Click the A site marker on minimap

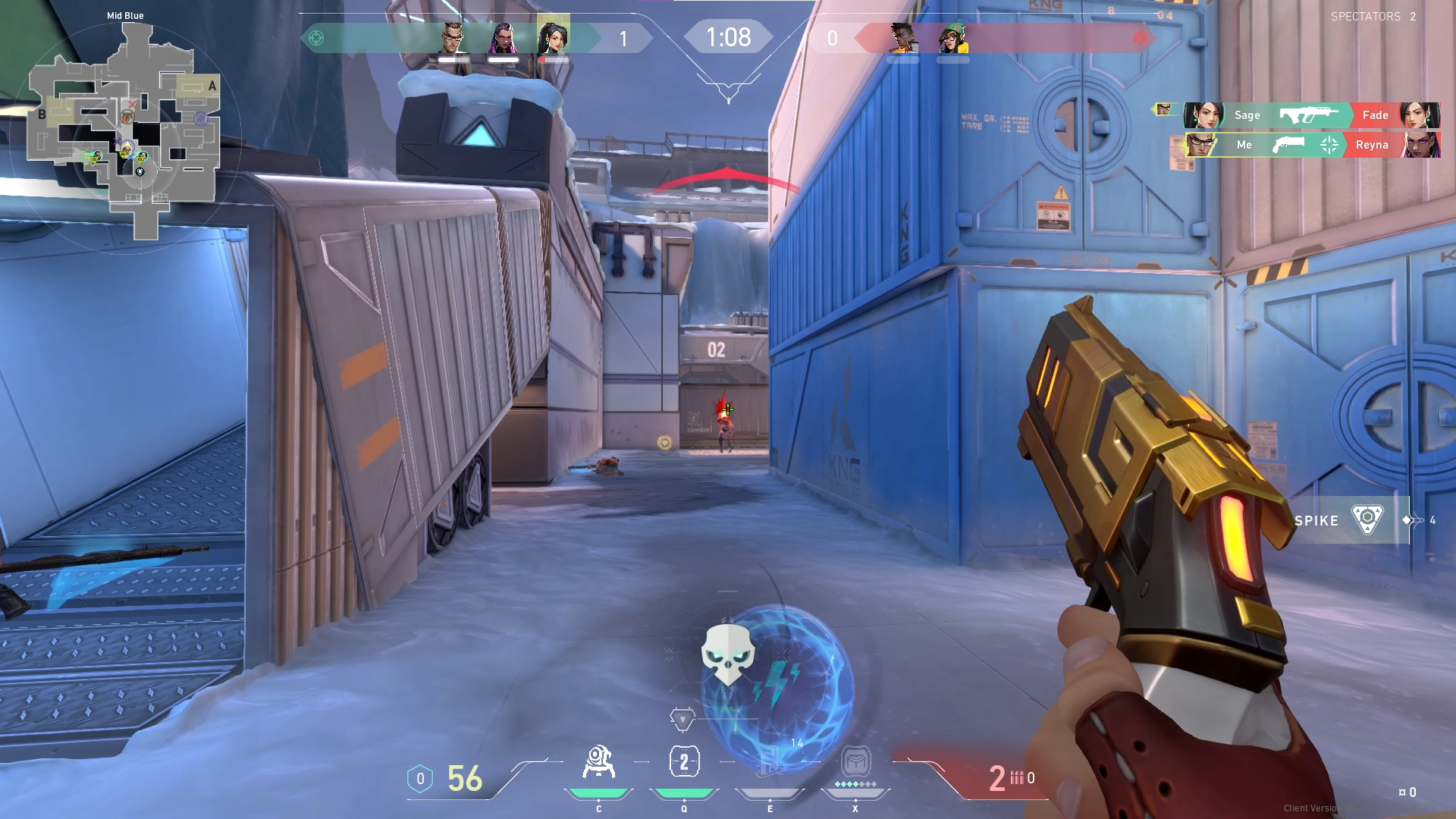212,86
